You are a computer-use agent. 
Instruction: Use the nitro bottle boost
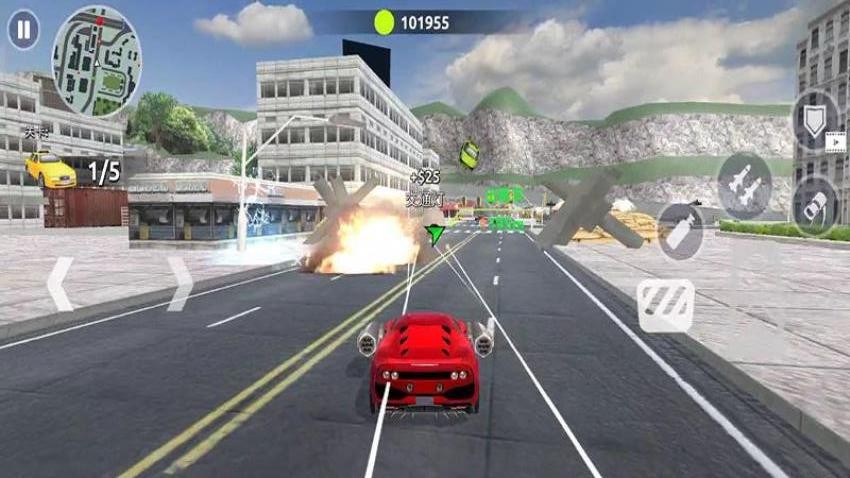click(x=680, y=230)
